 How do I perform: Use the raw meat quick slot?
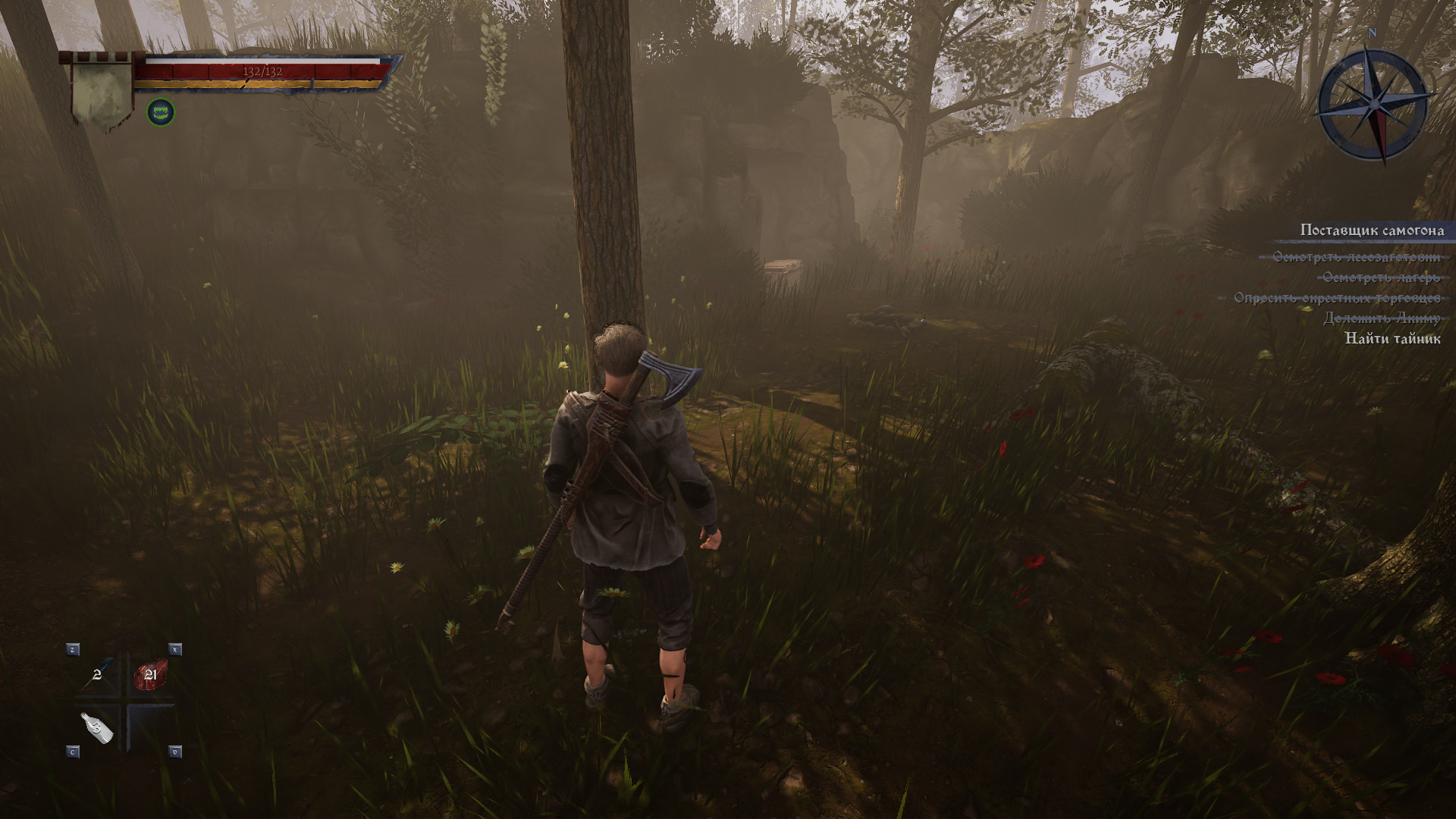coord(150,674)
